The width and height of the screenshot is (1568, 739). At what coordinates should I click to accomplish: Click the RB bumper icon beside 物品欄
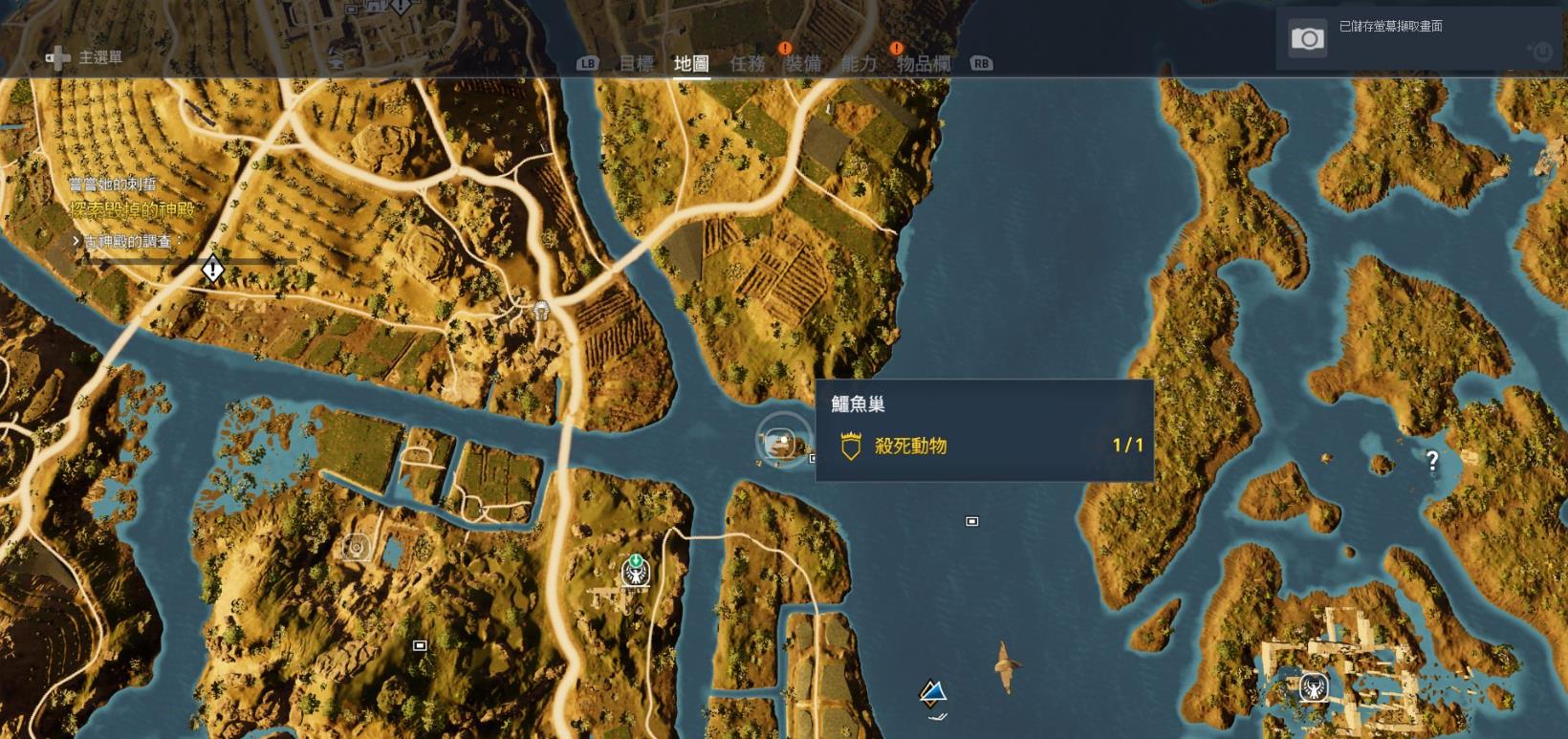(x=982, y=63)
